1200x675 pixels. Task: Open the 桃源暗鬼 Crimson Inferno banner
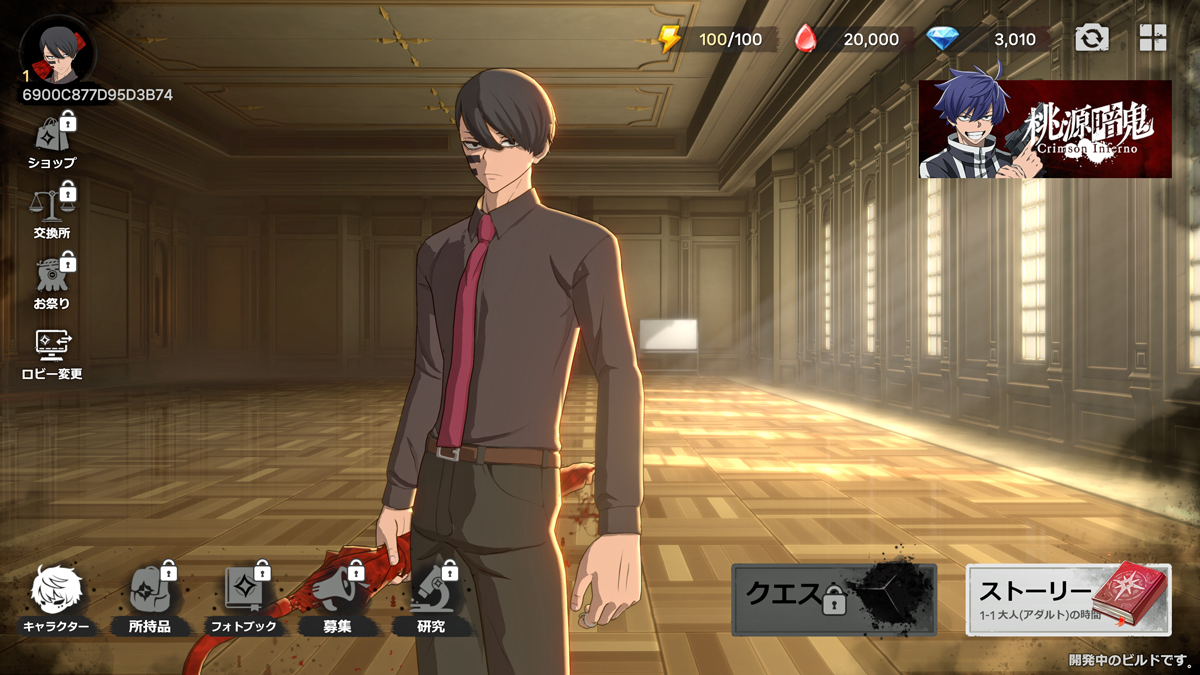tap(1045, 129)
